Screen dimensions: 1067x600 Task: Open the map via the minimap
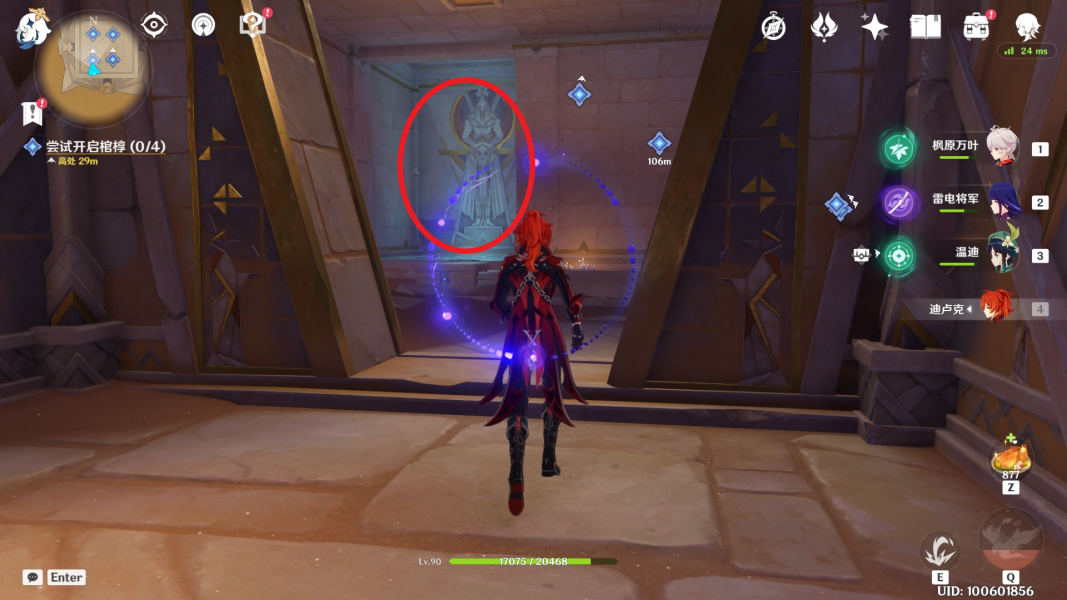point(92,68)
